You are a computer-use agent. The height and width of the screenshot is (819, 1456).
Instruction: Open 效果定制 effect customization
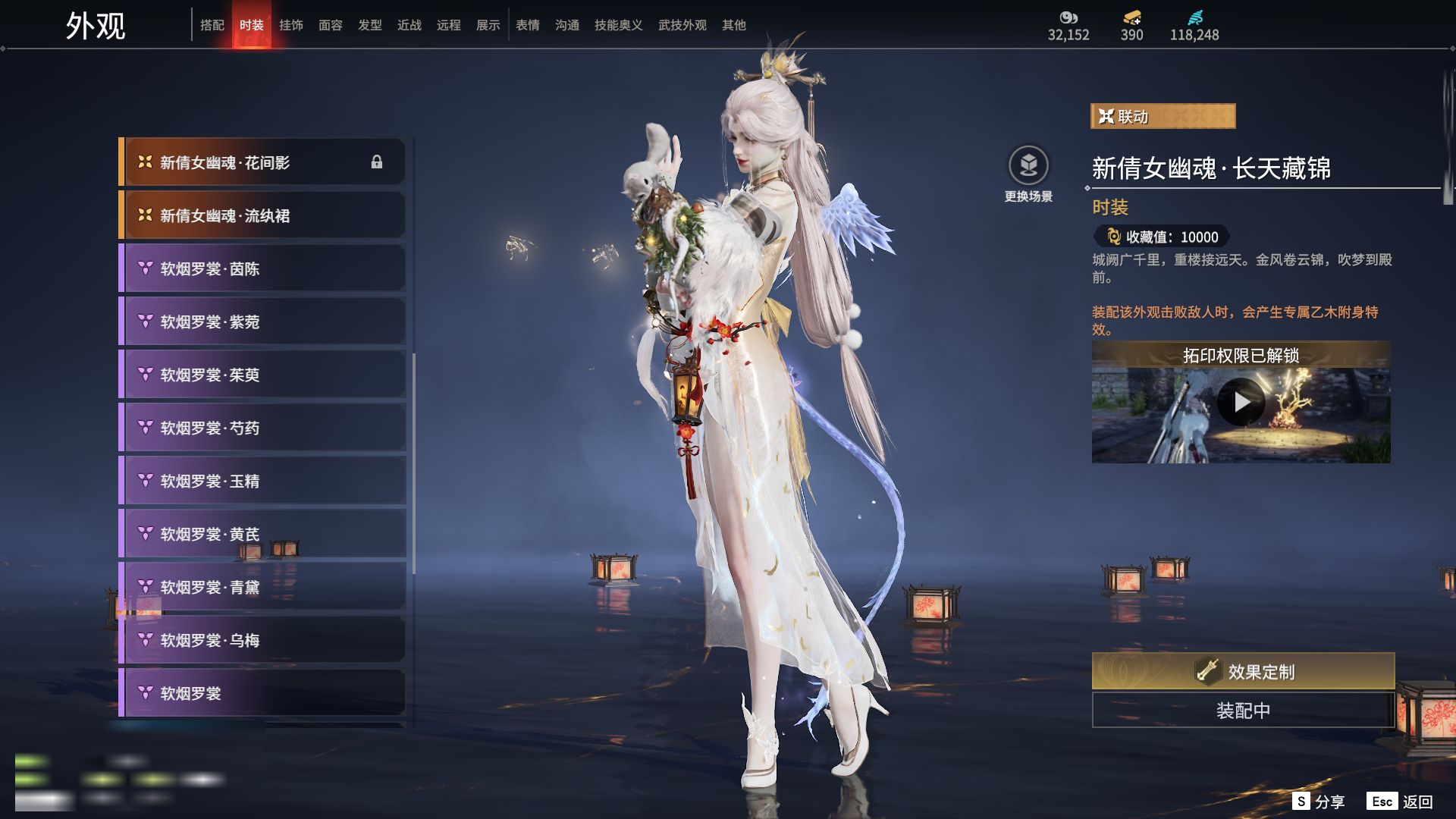coord(1243,671)
